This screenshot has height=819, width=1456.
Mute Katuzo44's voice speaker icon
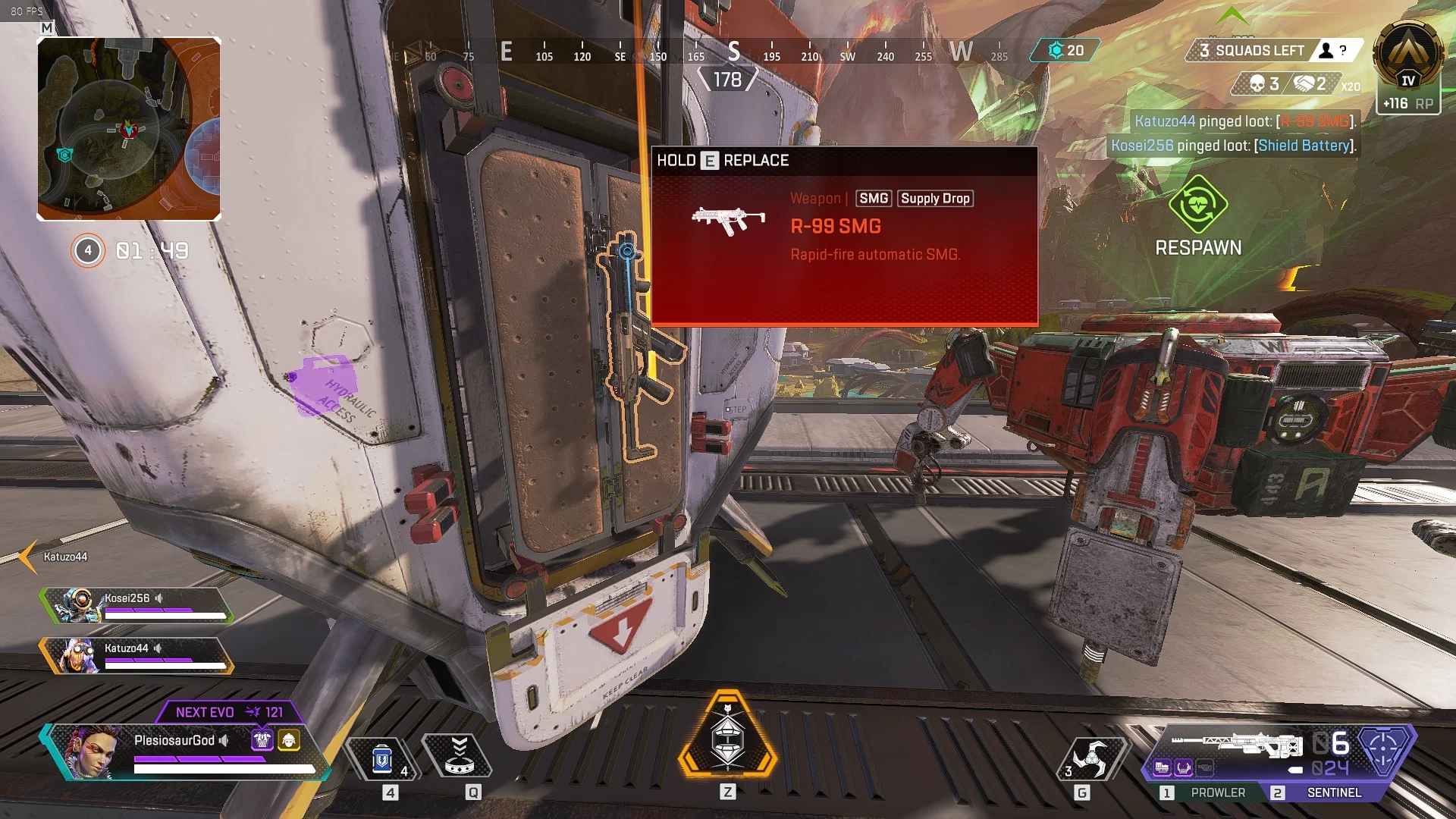[x=158, y=649]
